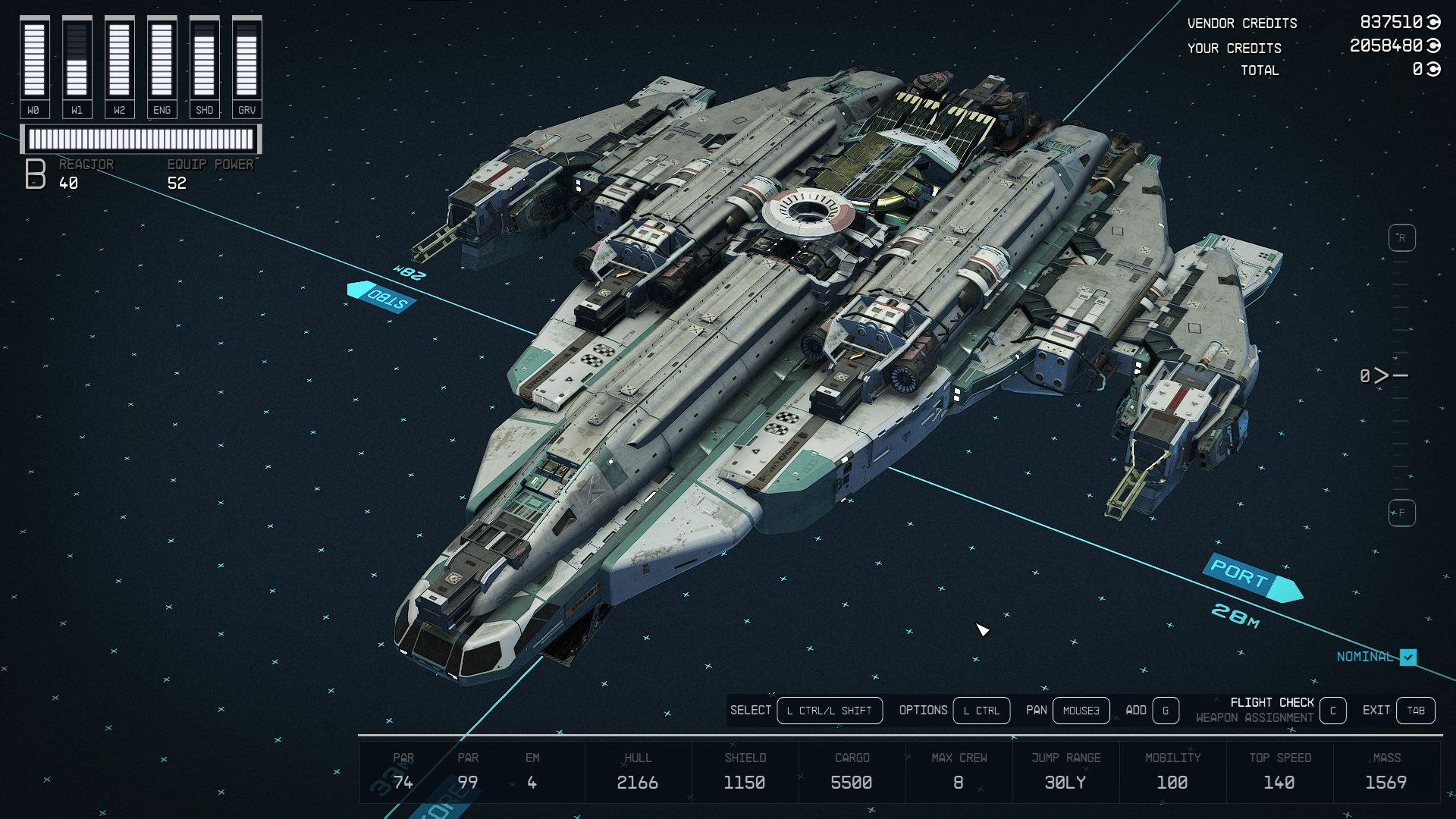Click the floor height slider marker
The height and width of the screenshot is (819, 1456).
pos(1382,375)
